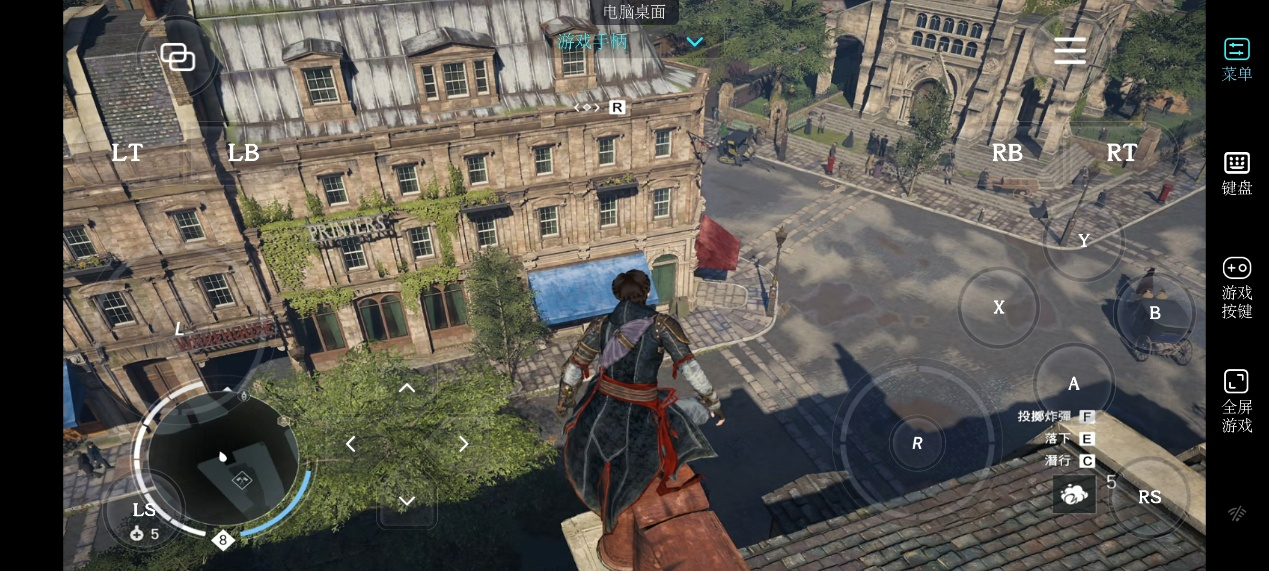Expand the 游戏手柄 dropdown

(x=694, y=42)
